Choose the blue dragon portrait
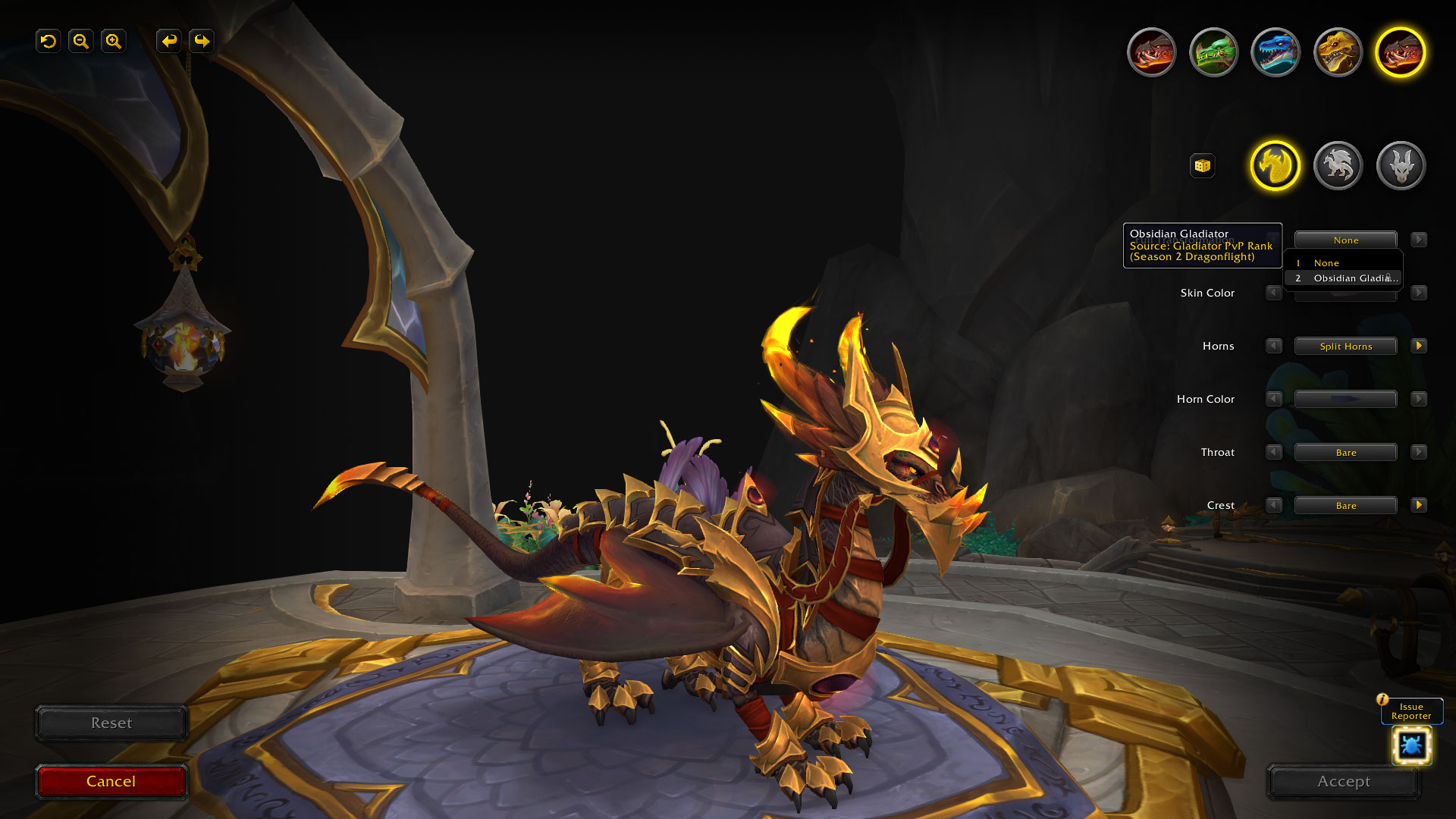 (1276, 52)
